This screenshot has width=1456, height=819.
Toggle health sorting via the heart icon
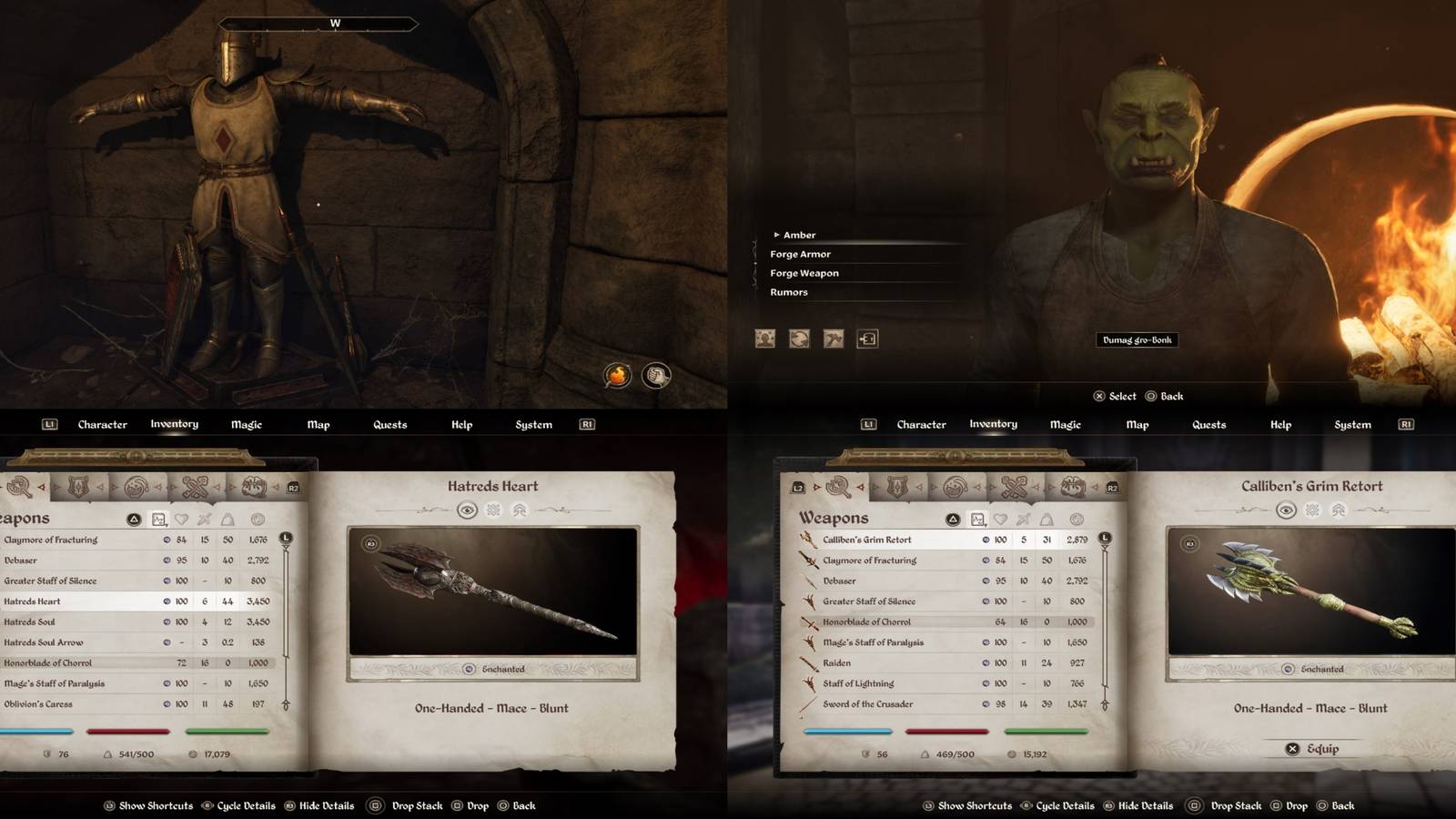coord(182,520)
